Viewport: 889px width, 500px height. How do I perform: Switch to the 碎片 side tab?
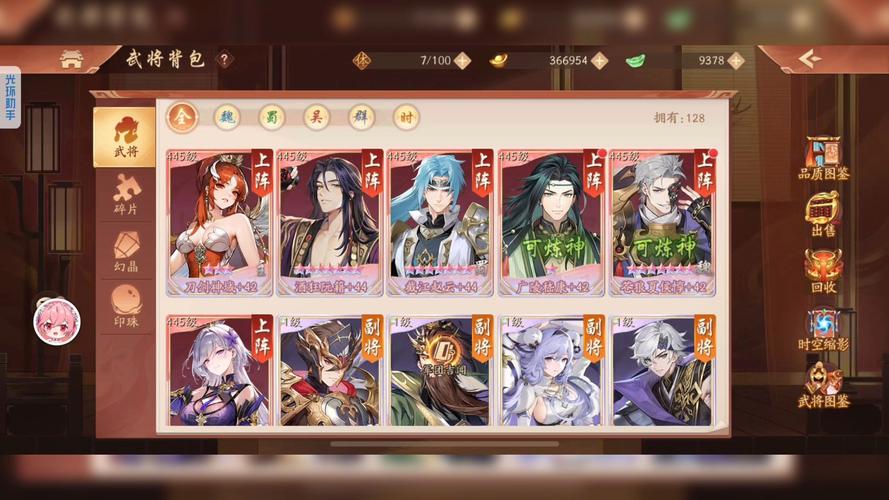click(125, 194)
